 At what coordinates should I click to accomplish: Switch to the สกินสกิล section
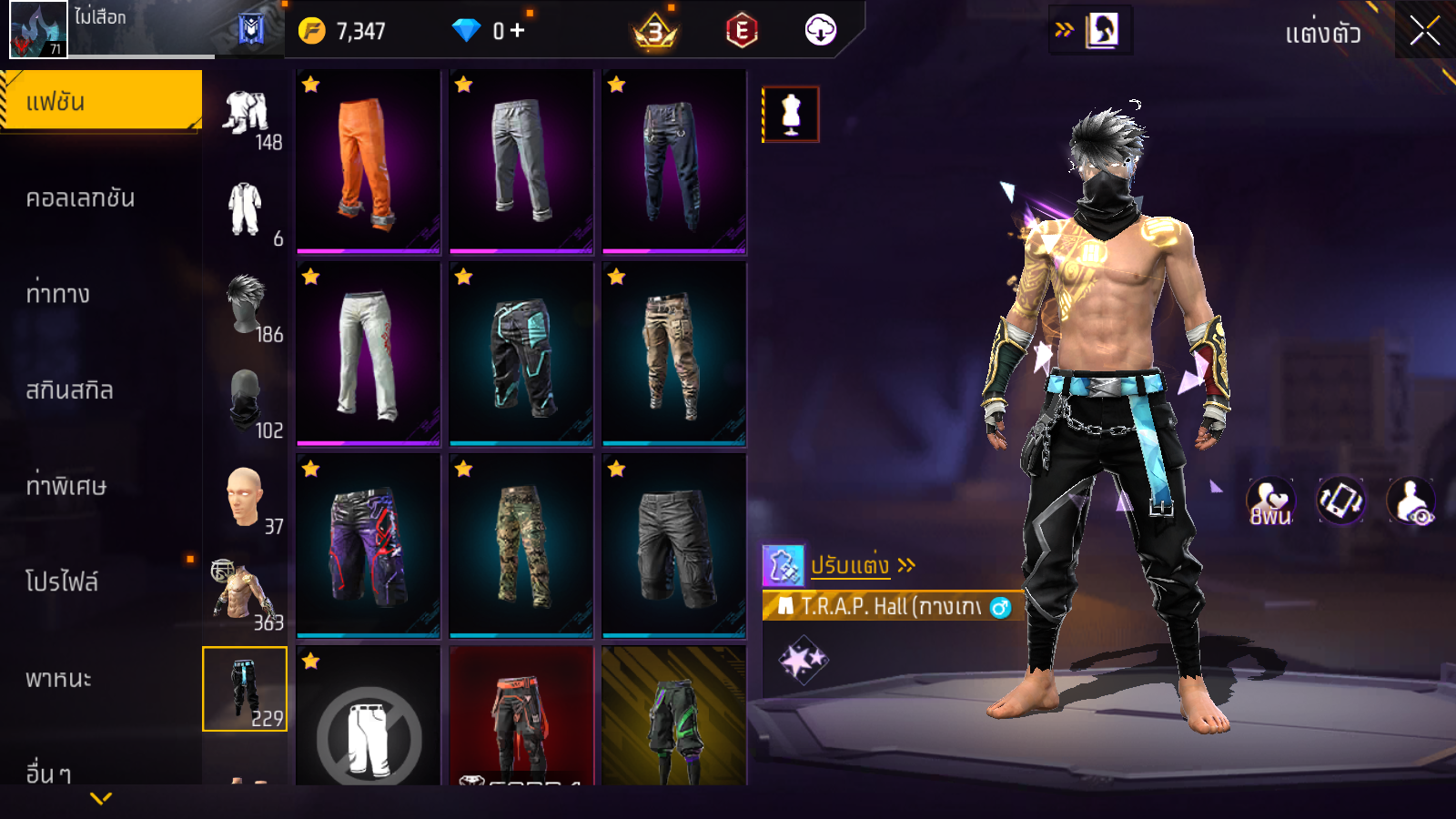tap(69, 390)
